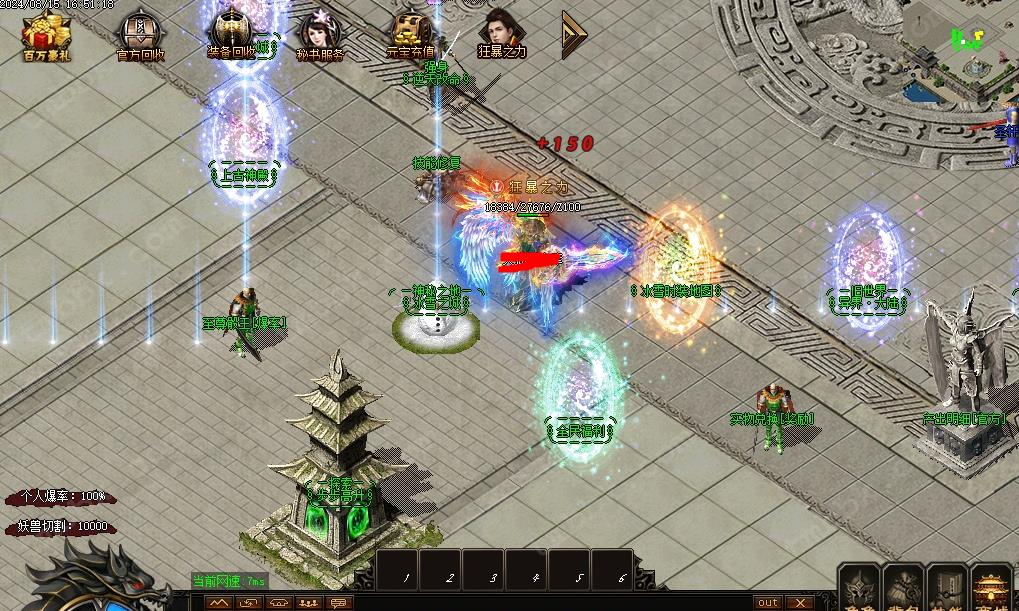This screenshot has width=1019, height=611.
Task: Activate the 狂暴之力 berserk power icon
Action: click(501, 33)
